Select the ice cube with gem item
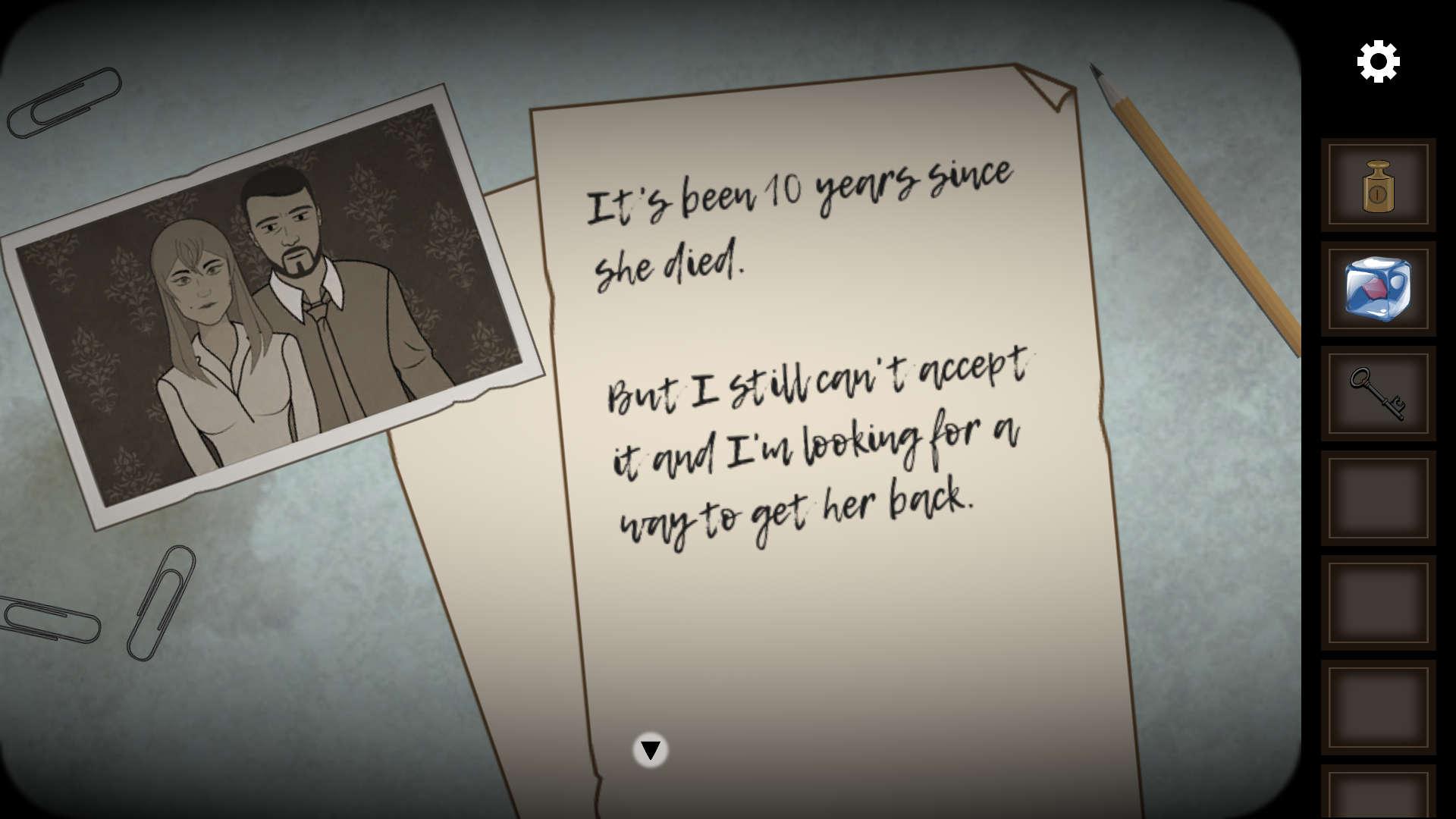This screenshot has height=819, width=1456. pos(1378,289)
